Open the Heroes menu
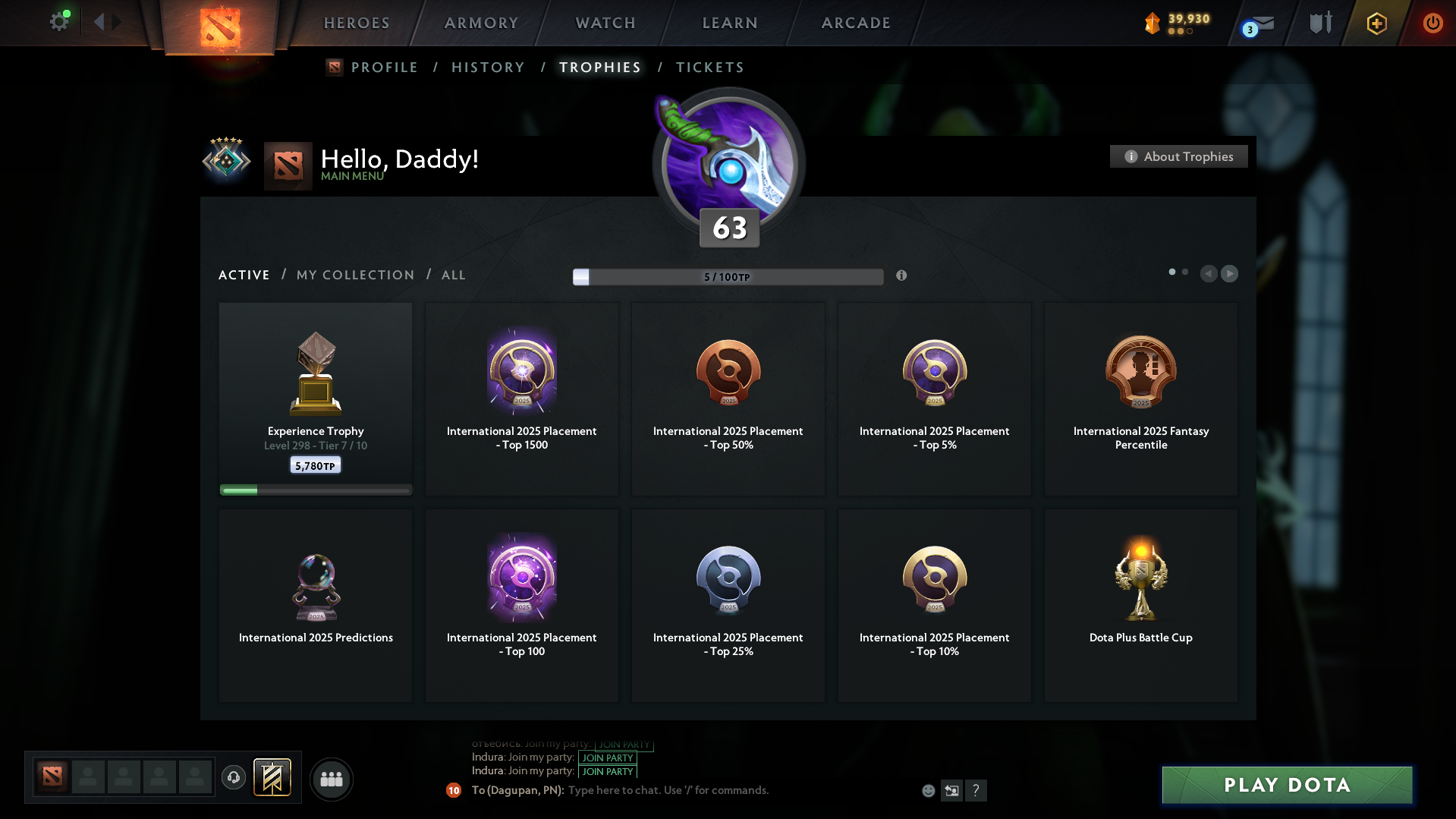 tap(357, 23)
